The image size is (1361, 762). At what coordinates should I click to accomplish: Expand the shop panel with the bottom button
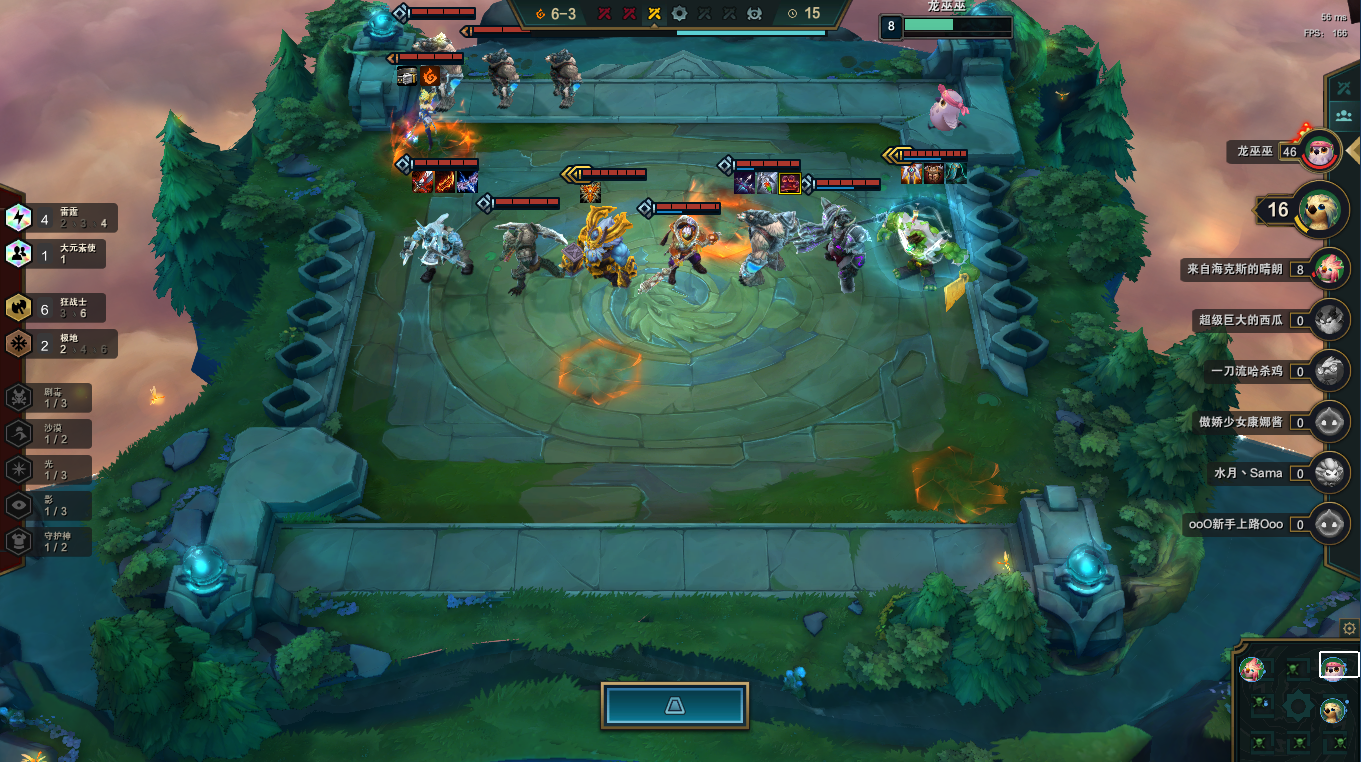[x=675, y=706]
